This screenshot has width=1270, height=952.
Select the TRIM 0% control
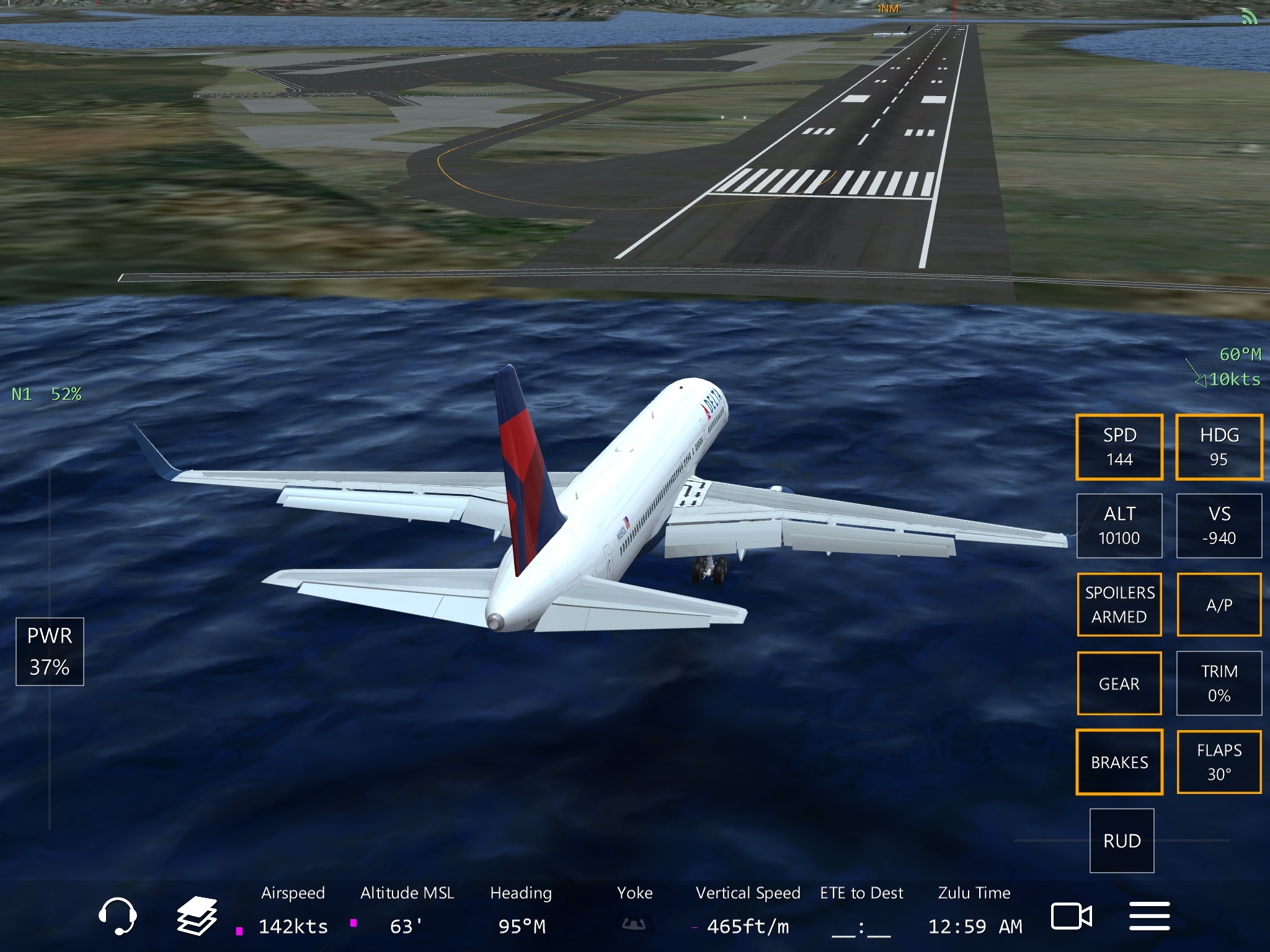pos(1219,683)
